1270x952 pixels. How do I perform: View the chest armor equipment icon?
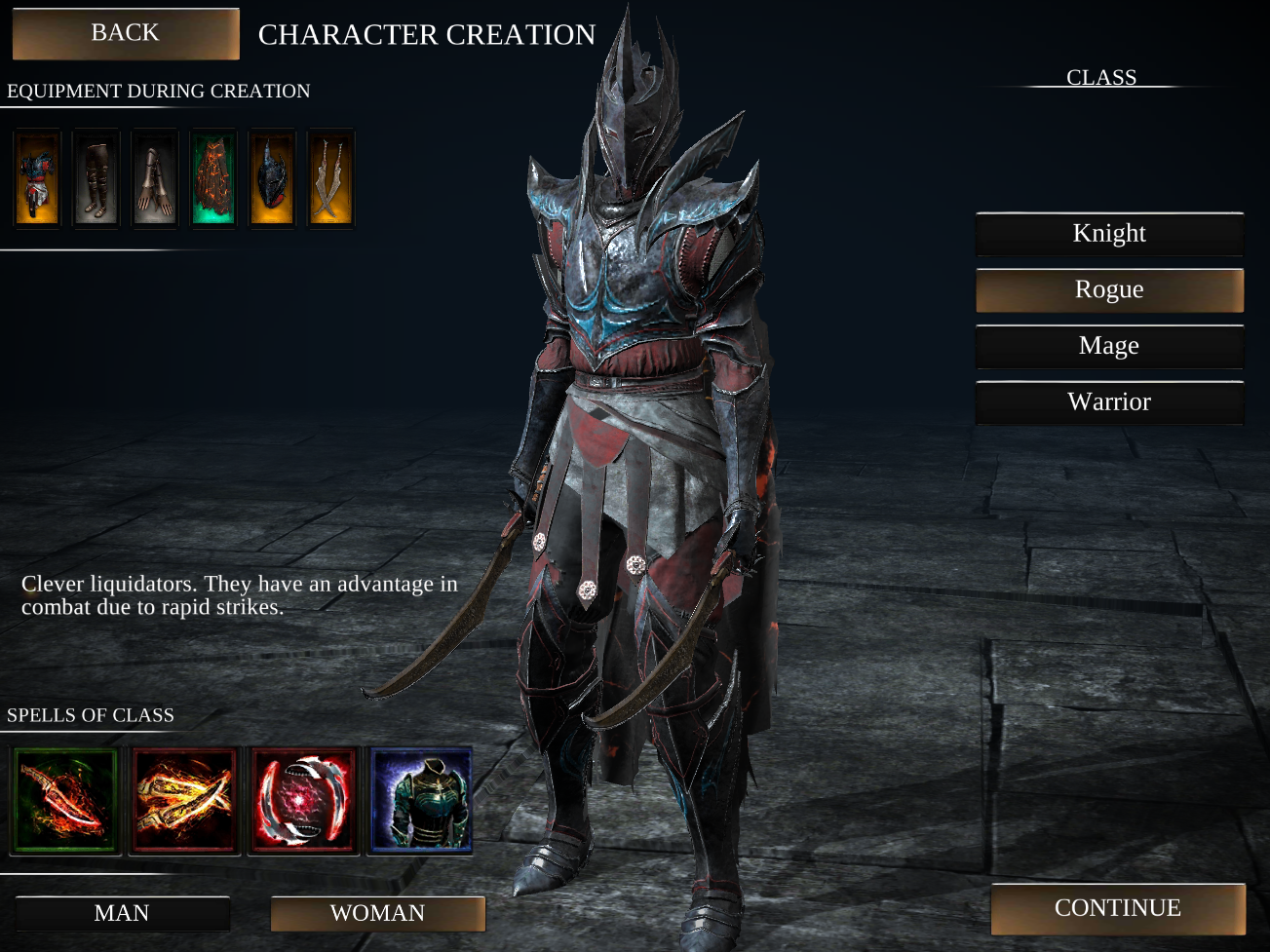point(36,177)
